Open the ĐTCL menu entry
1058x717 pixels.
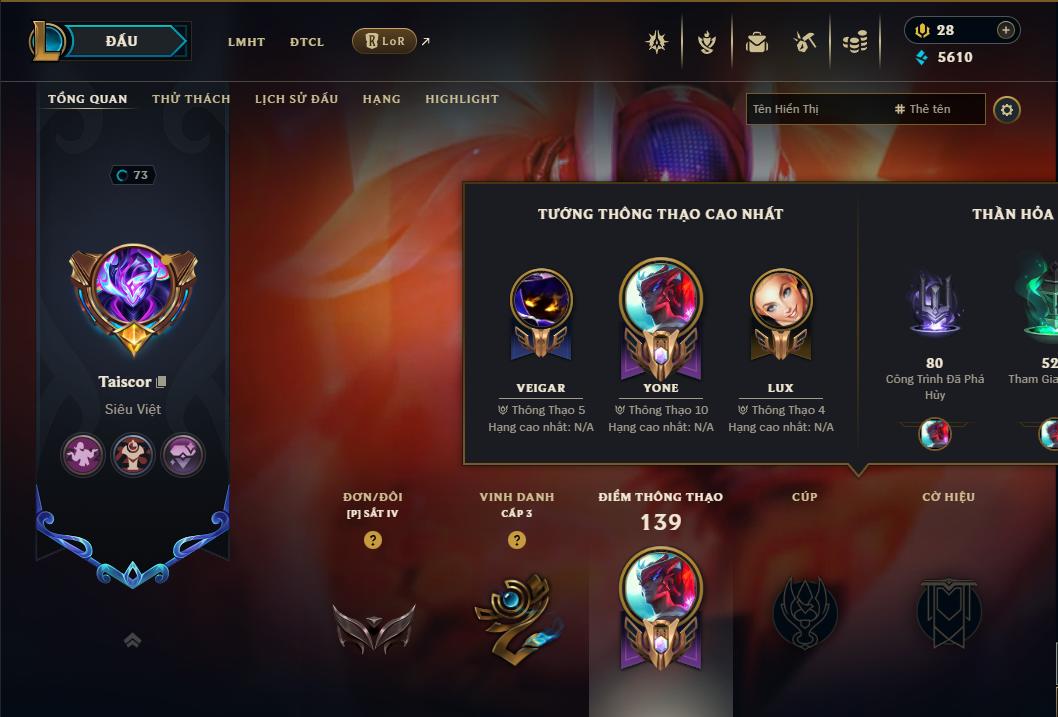[x=307, y=42]
